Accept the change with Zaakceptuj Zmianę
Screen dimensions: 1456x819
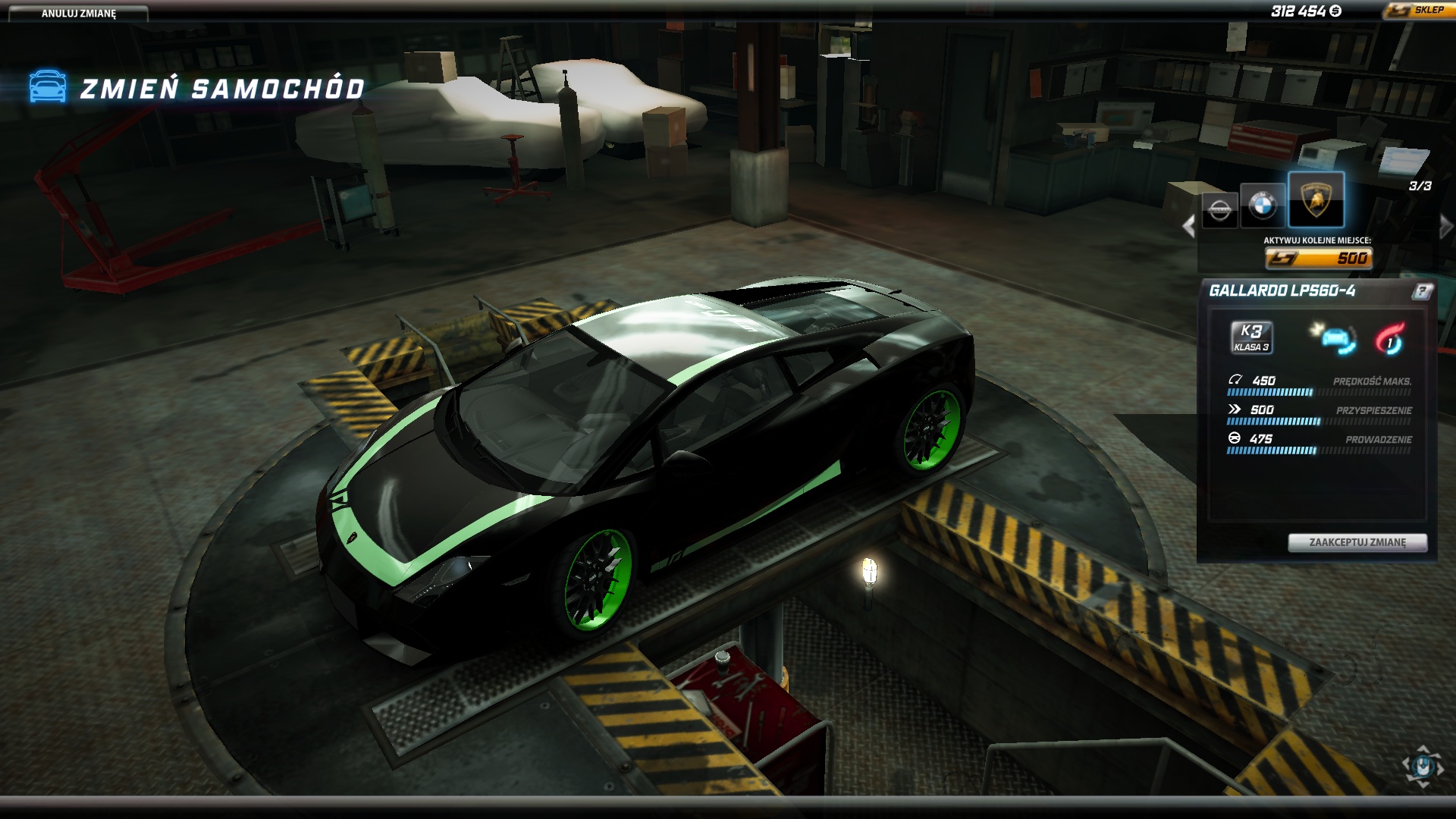coord(1357,542)
